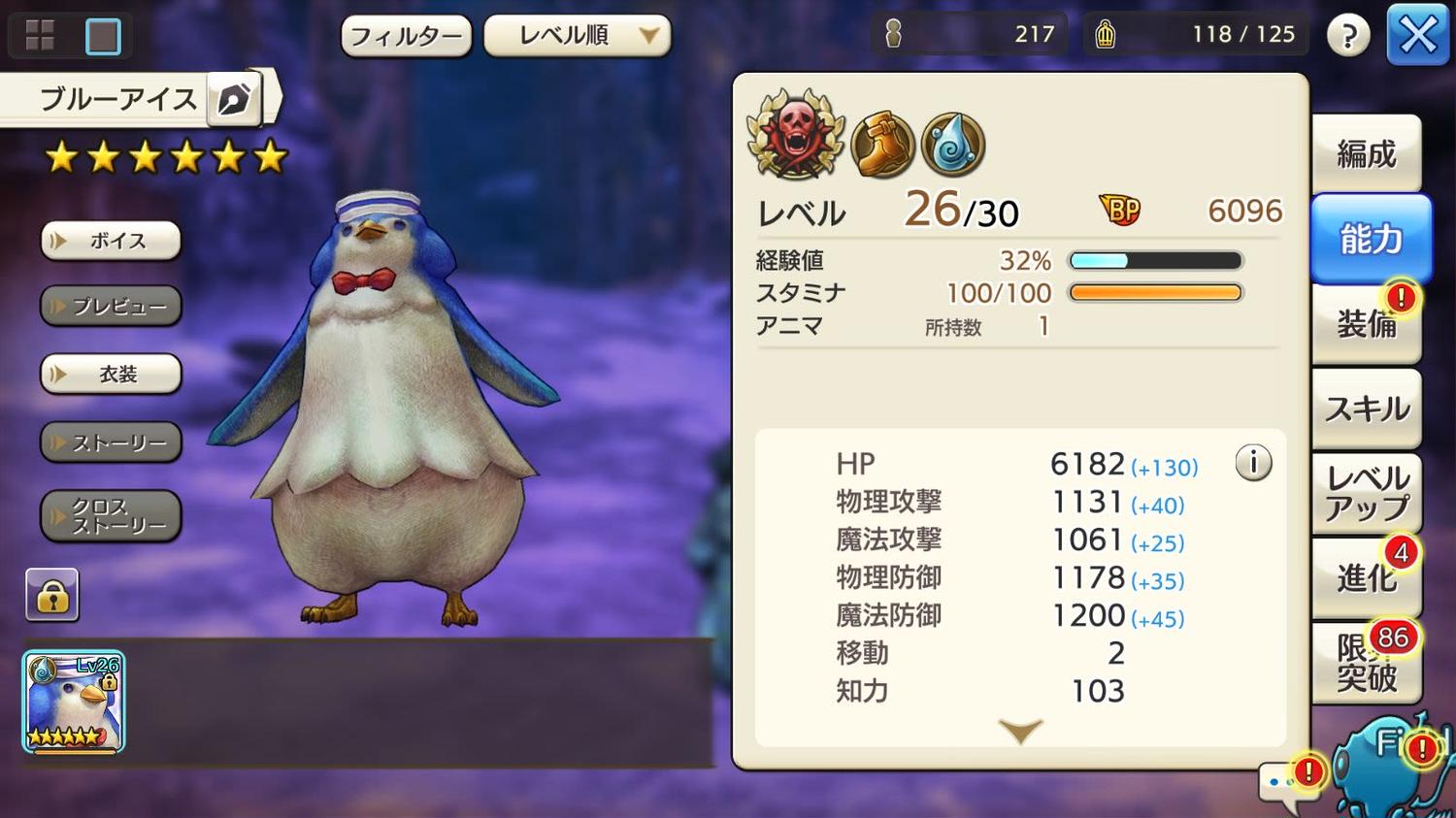Switch to single unit view layout
Screen dimensions: 1456x818
pos(103,36)
